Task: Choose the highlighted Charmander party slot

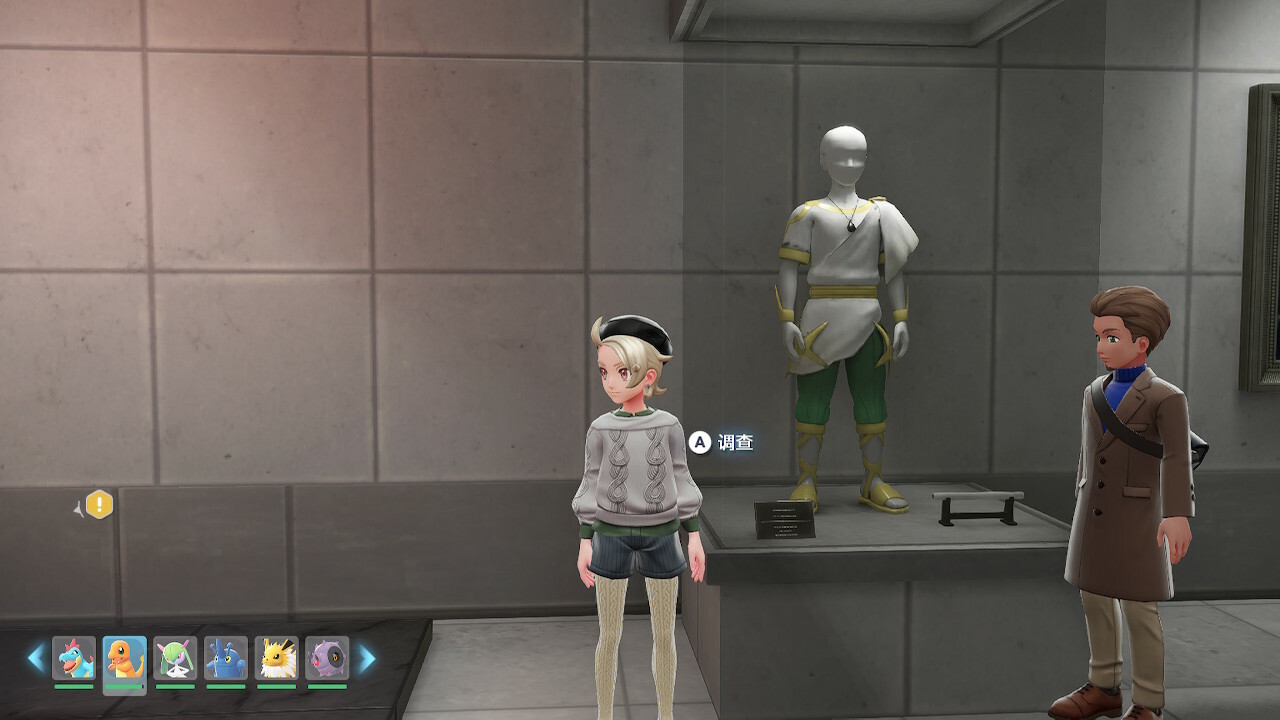Action: (124, 658)
